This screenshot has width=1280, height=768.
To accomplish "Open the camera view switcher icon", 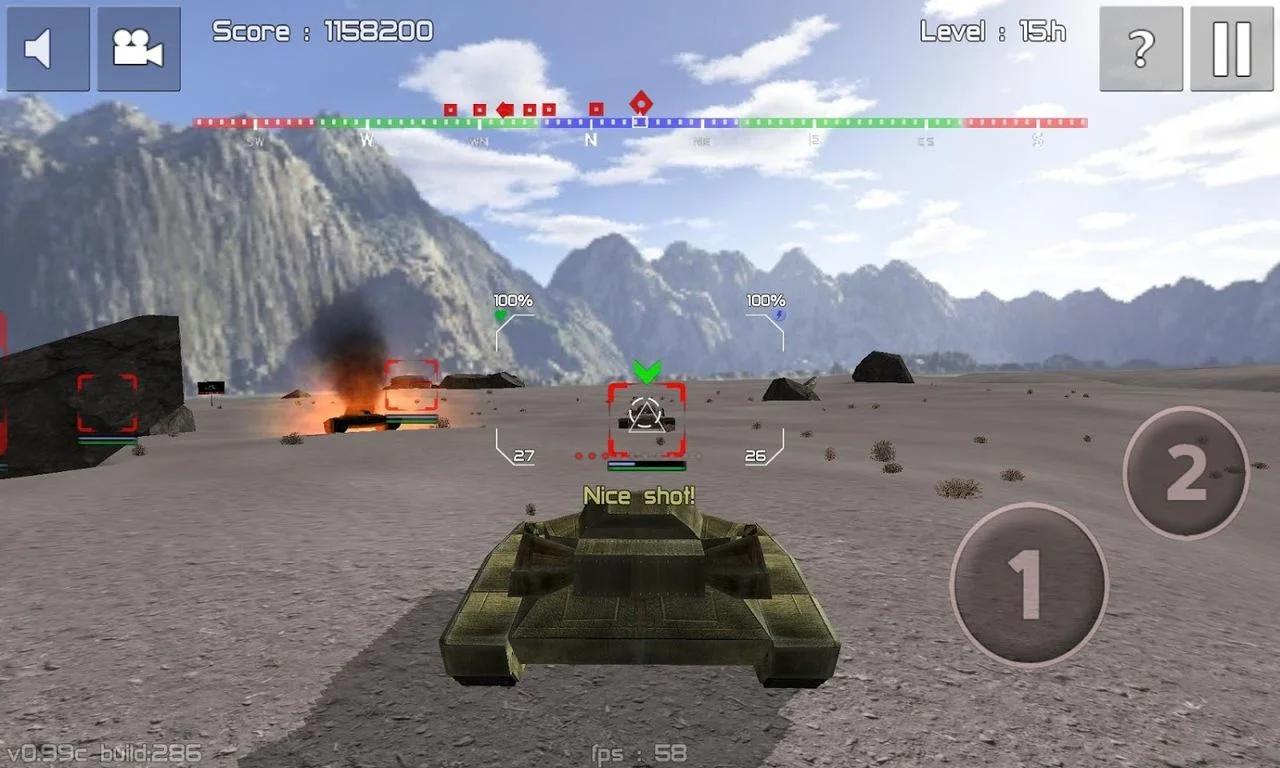I will point(139,46).
